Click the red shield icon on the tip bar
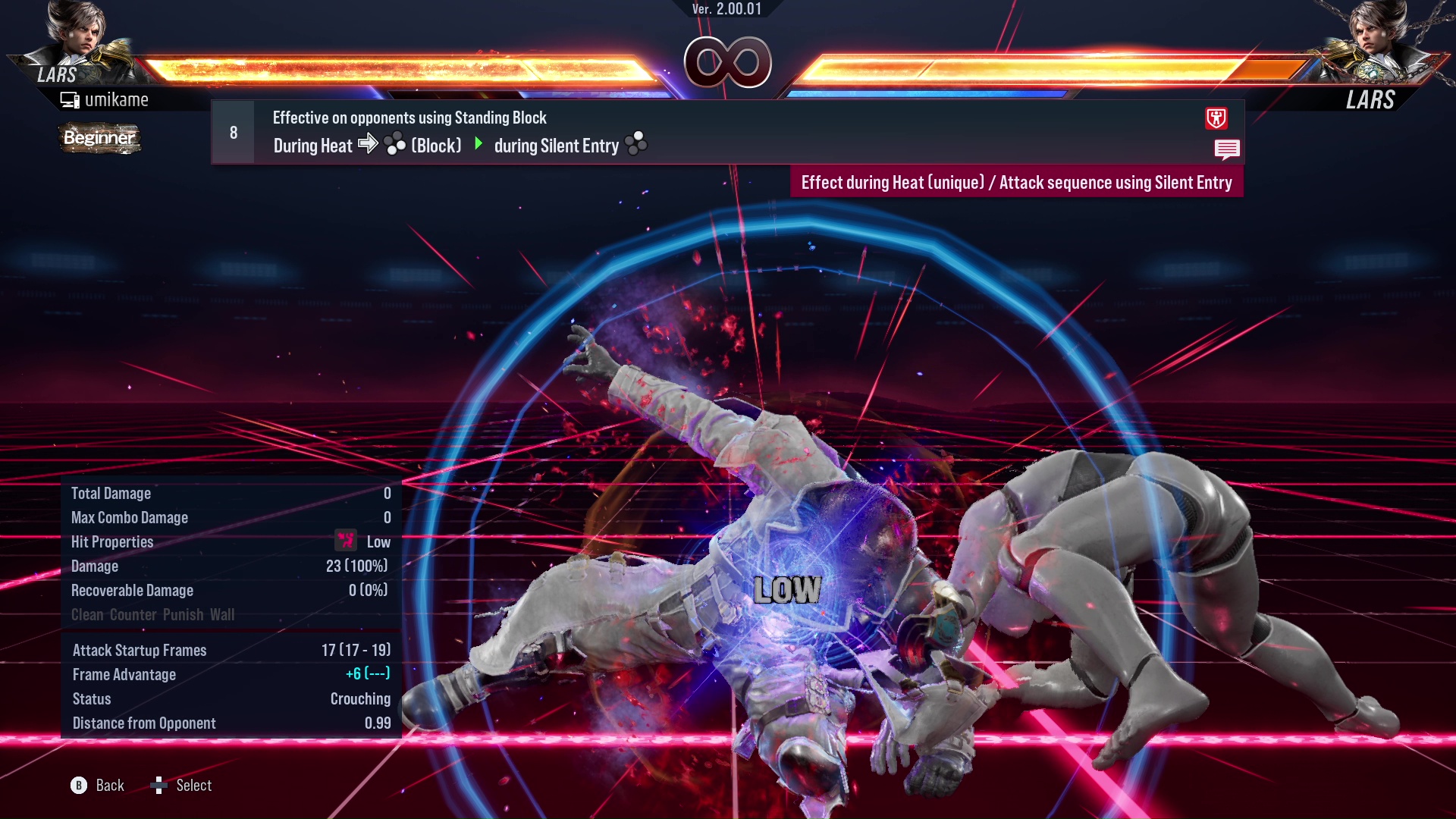 click(x=1216, y=118)
